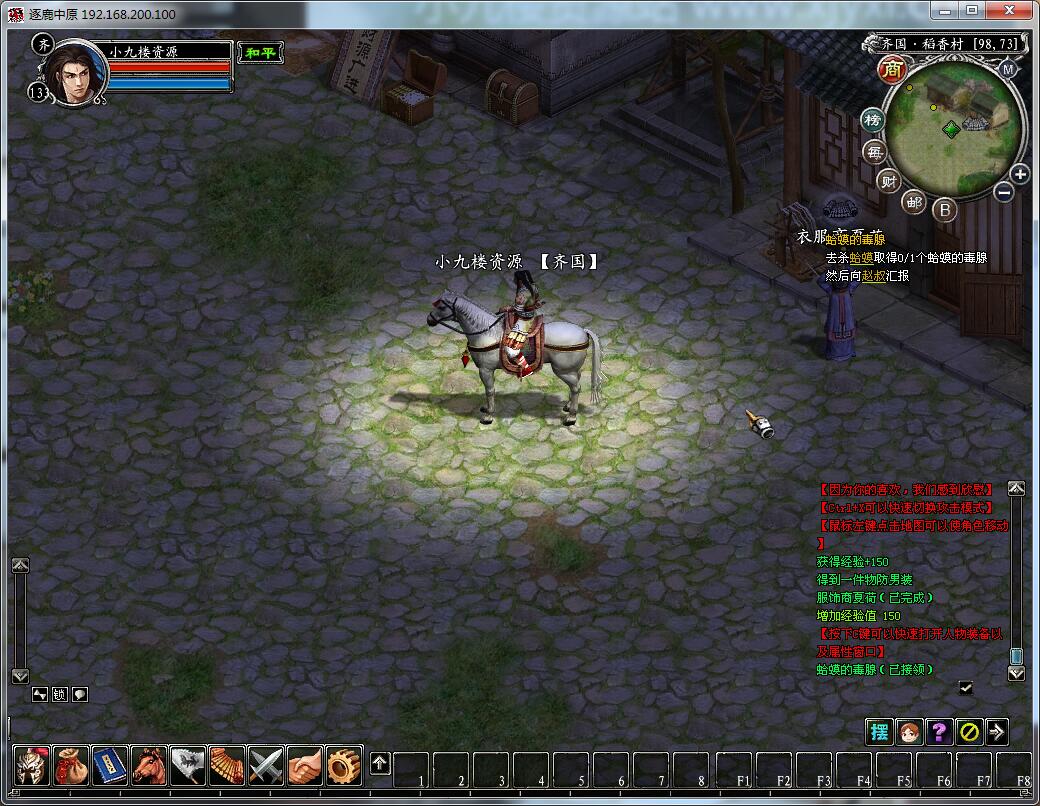Open settings via the golden gear icon
The height and width of the screenshot is (806, 1040).
(344, 765)
